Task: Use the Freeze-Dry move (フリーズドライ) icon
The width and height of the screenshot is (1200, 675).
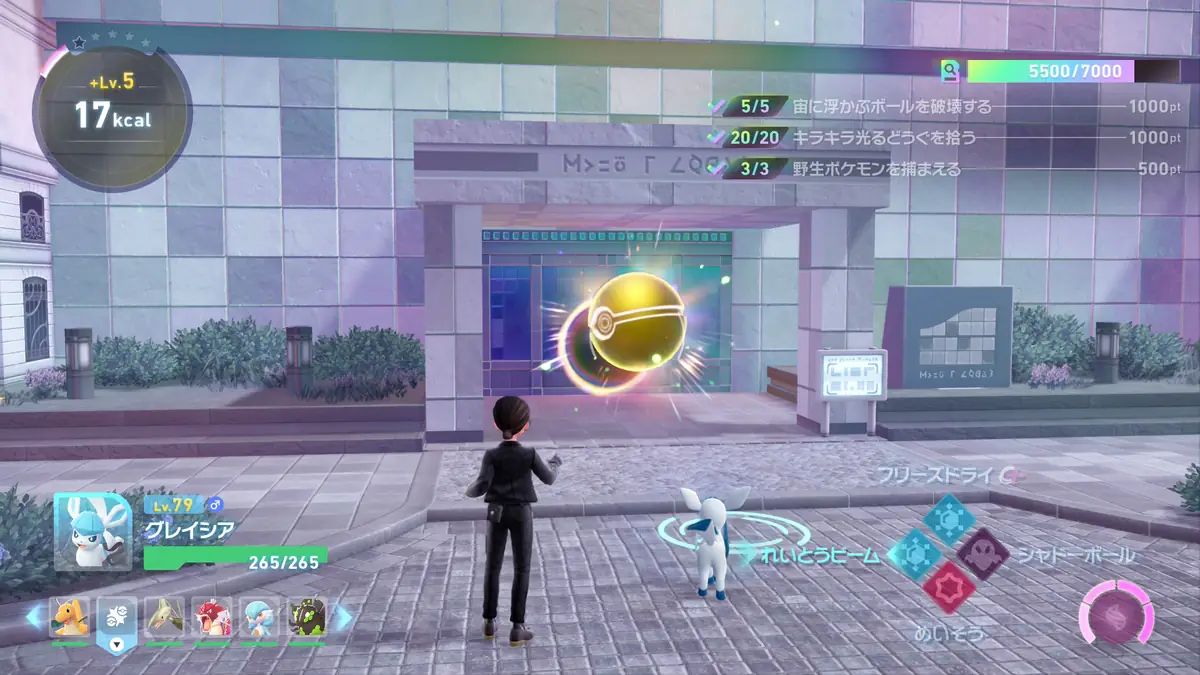Action: pyautogui.click(x=948, y=519)
